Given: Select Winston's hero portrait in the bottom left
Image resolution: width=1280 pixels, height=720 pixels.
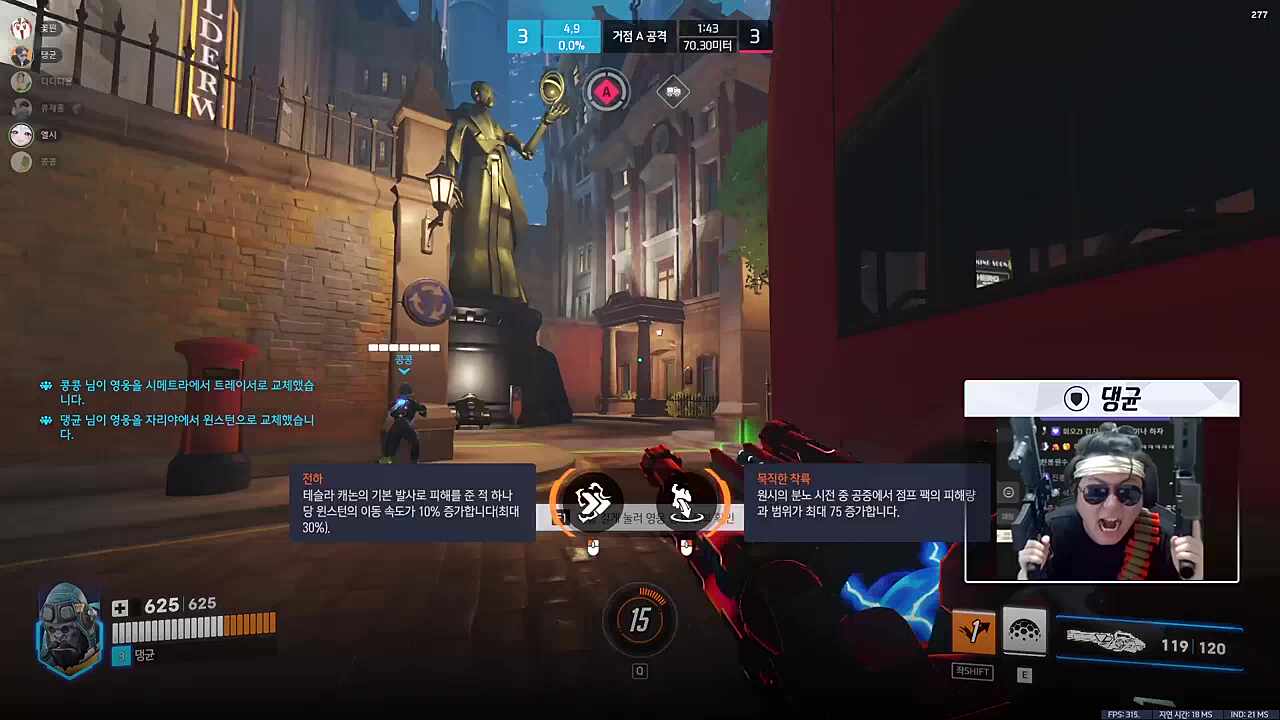Looking at the screenshot, I should pyautogui.click(x=65, y=625).
